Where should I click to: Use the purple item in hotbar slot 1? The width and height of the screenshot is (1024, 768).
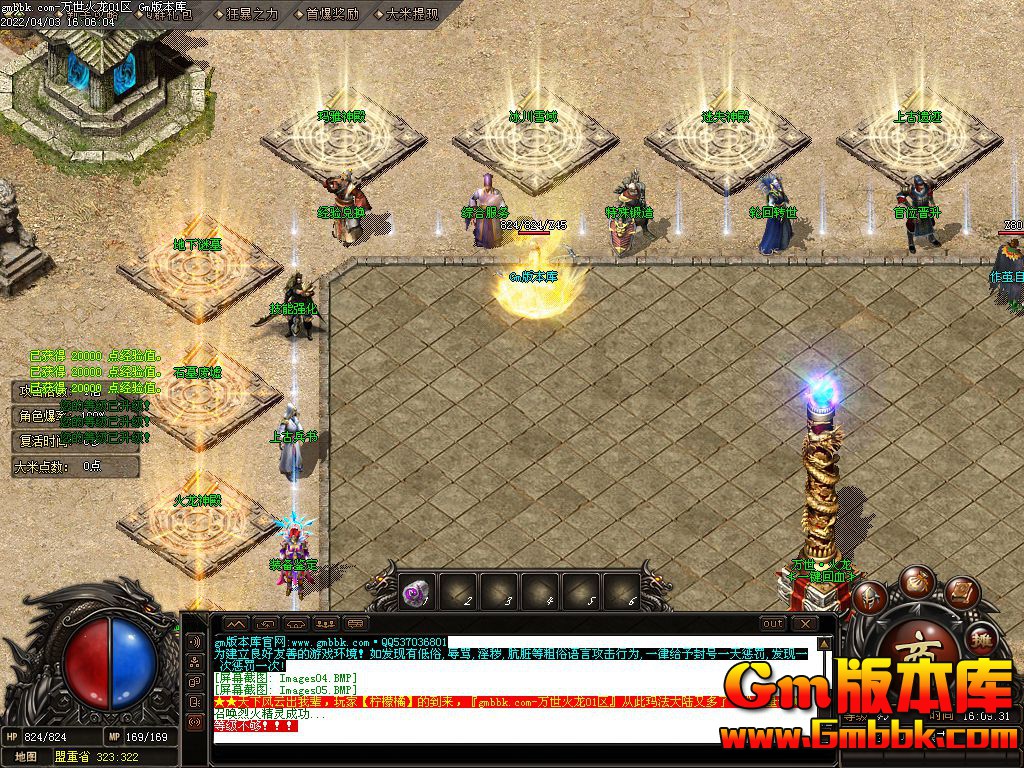[x=417, y=592]
